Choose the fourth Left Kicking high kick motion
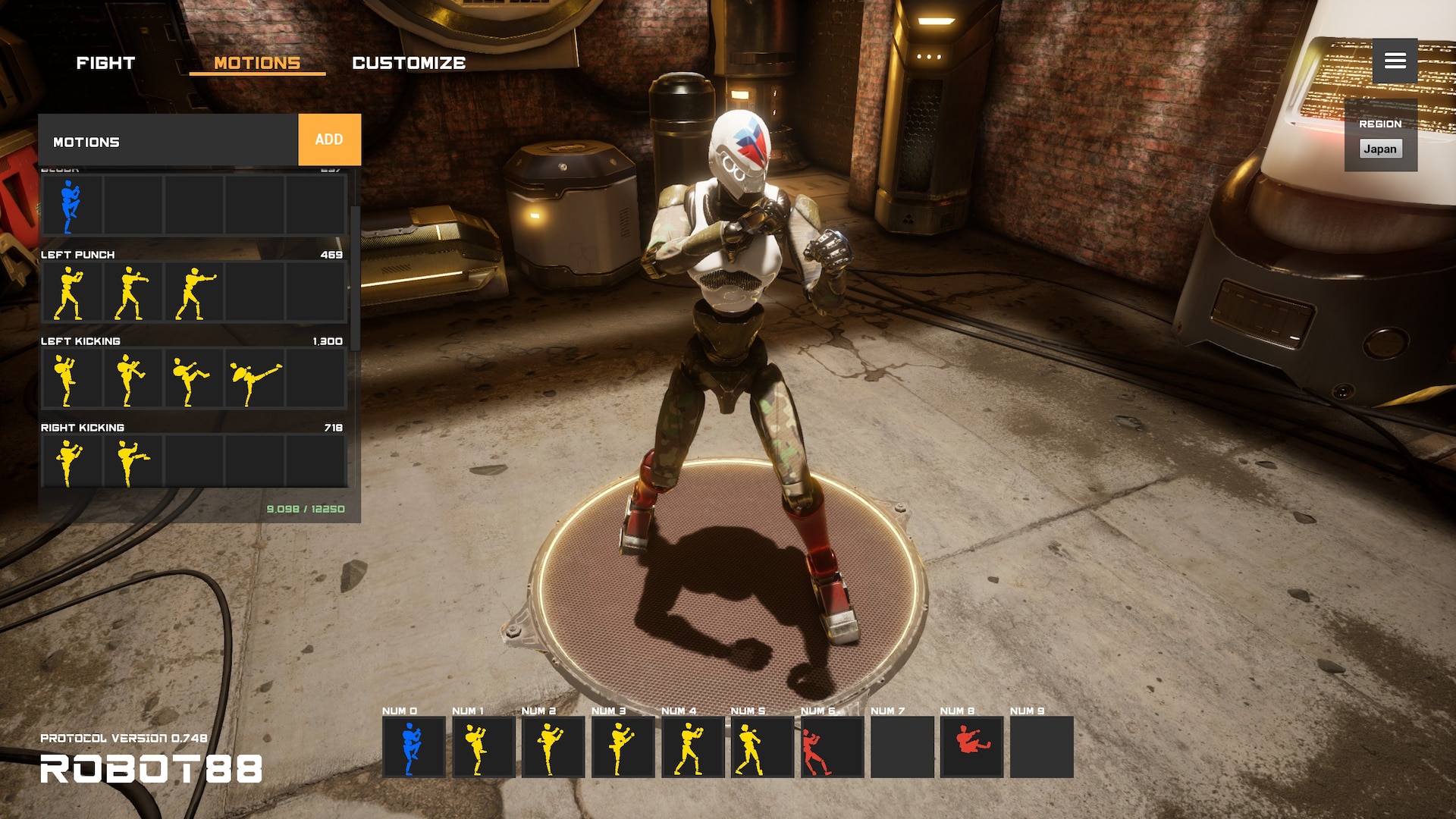This screenshot has width=1456, height=819. click(255, 378)
